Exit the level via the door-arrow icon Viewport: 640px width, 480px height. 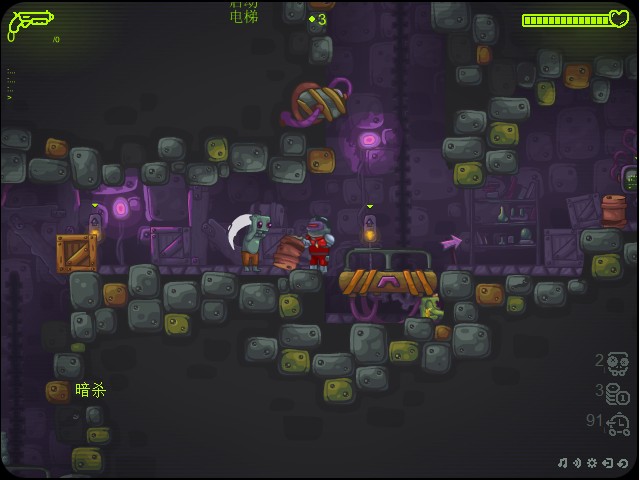(607, 463)
